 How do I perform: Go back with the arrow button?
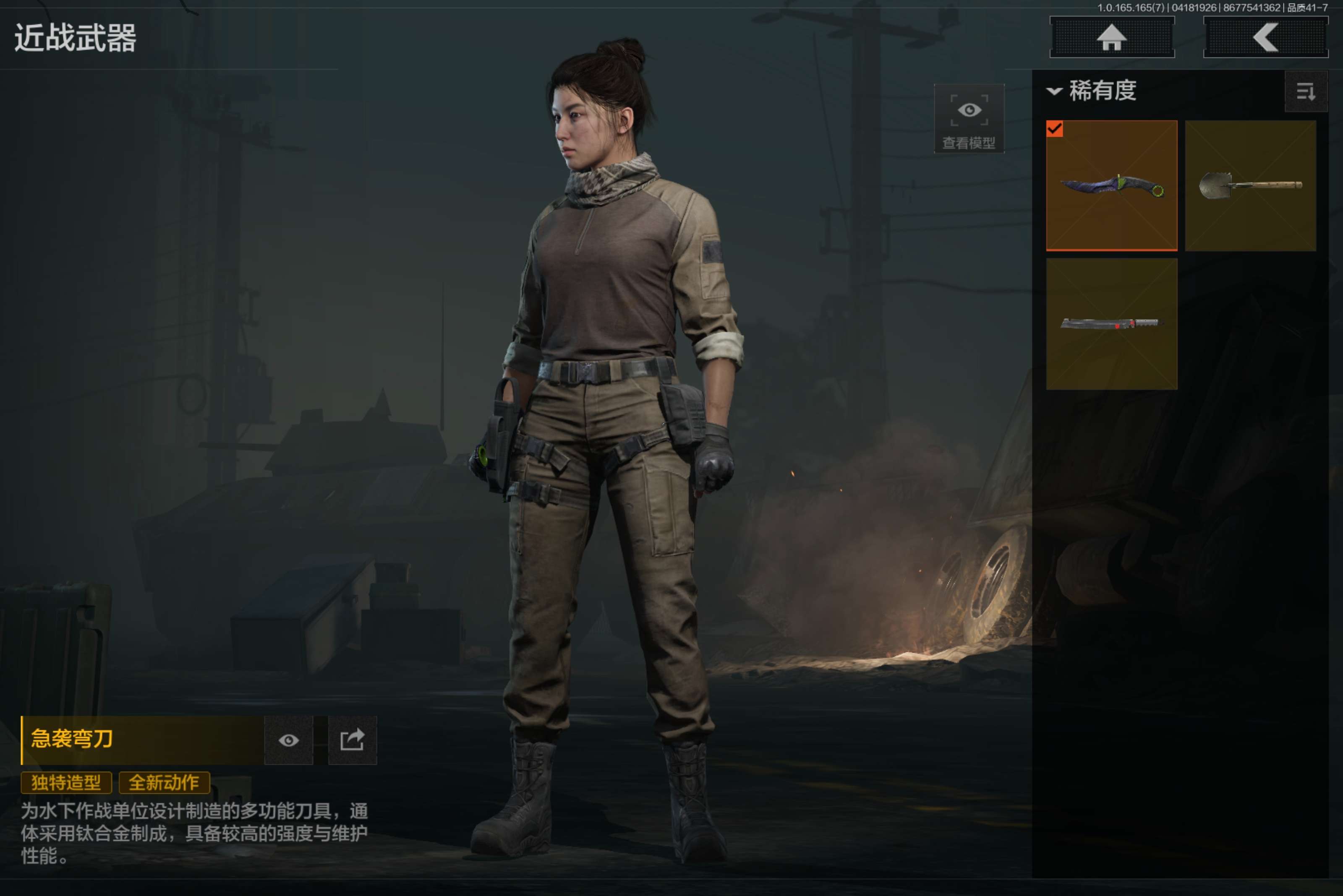(x=1265, y=38)
